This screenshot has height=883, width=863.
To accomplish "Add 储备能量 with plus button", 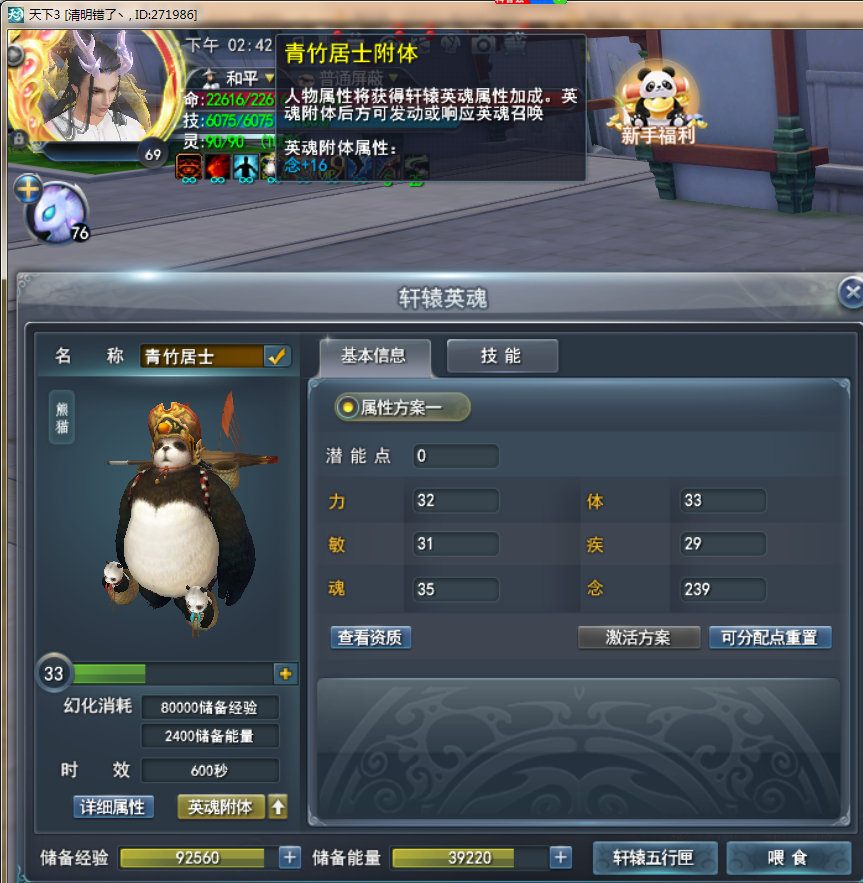I will coord(561,857).
